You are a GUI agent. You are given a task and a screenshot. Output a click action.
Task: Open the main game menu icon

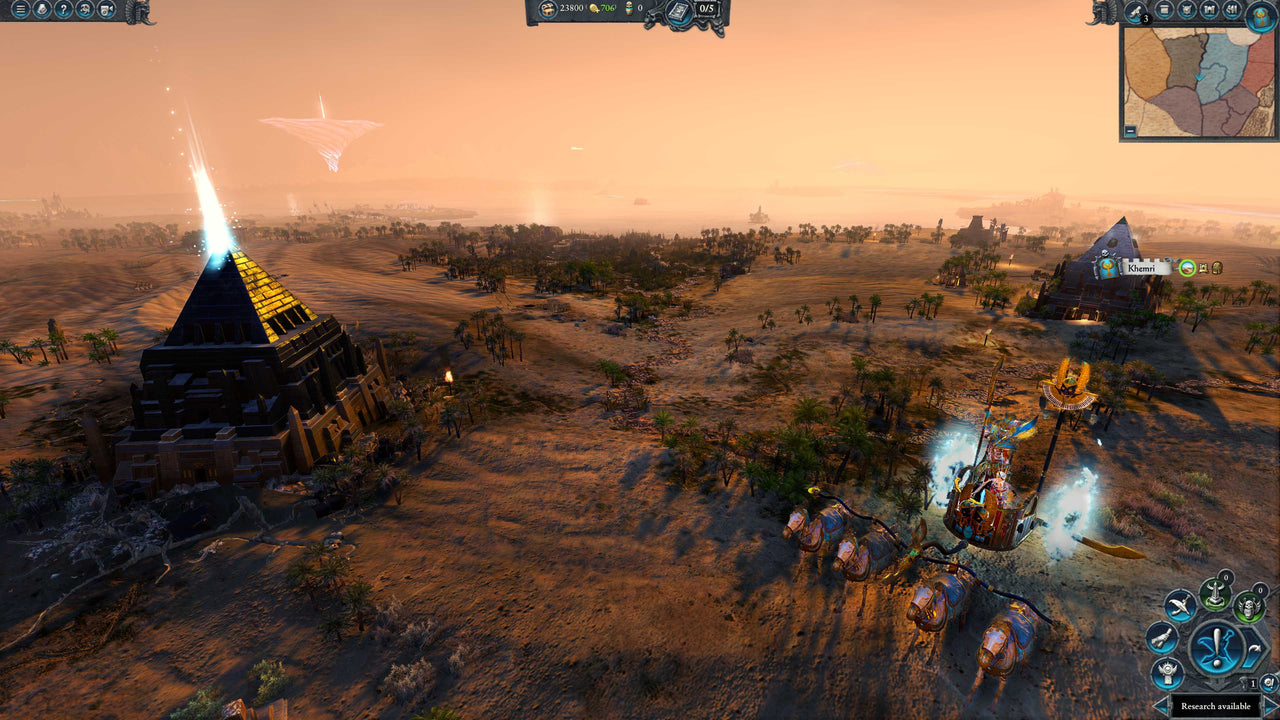20,10
